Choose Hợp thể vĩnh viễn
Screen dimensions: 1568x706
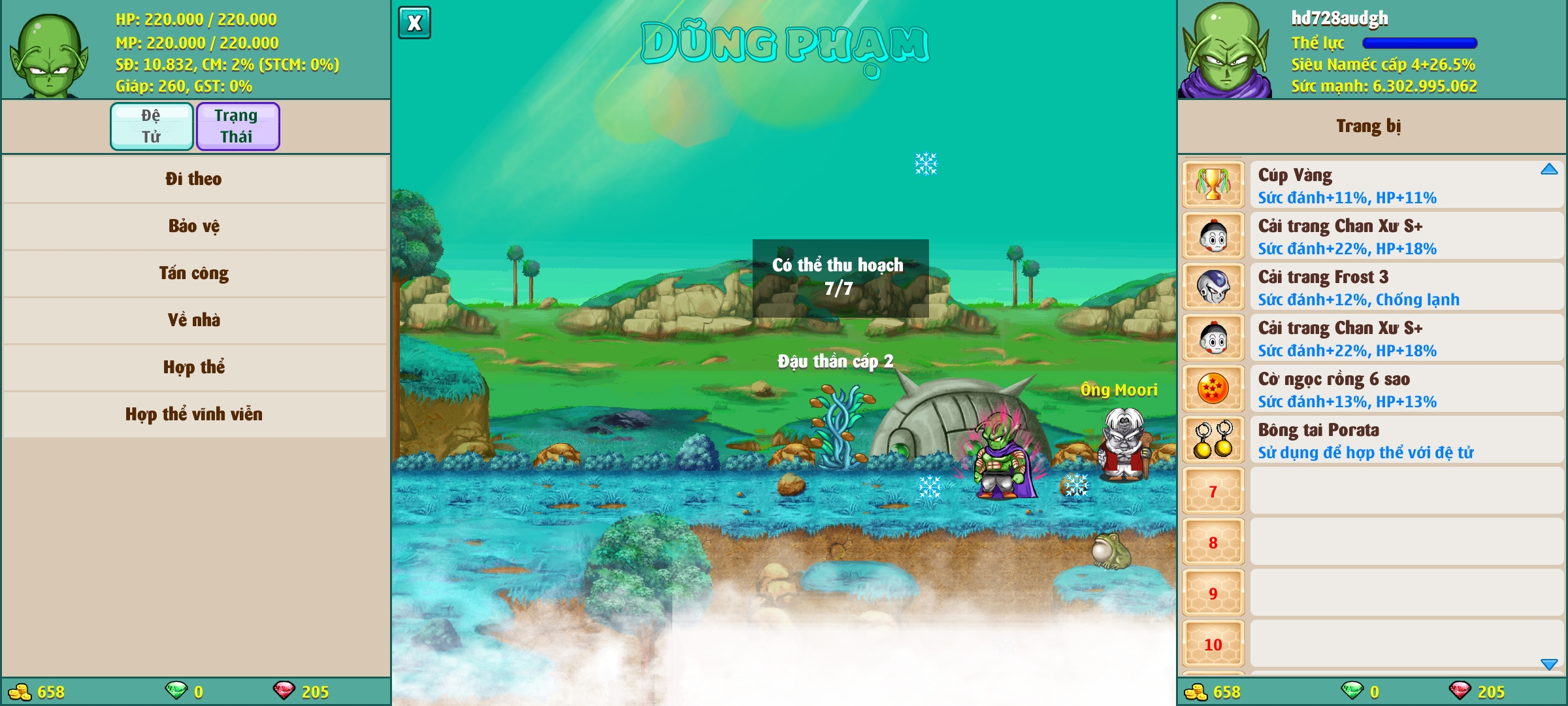pos(194,414)
